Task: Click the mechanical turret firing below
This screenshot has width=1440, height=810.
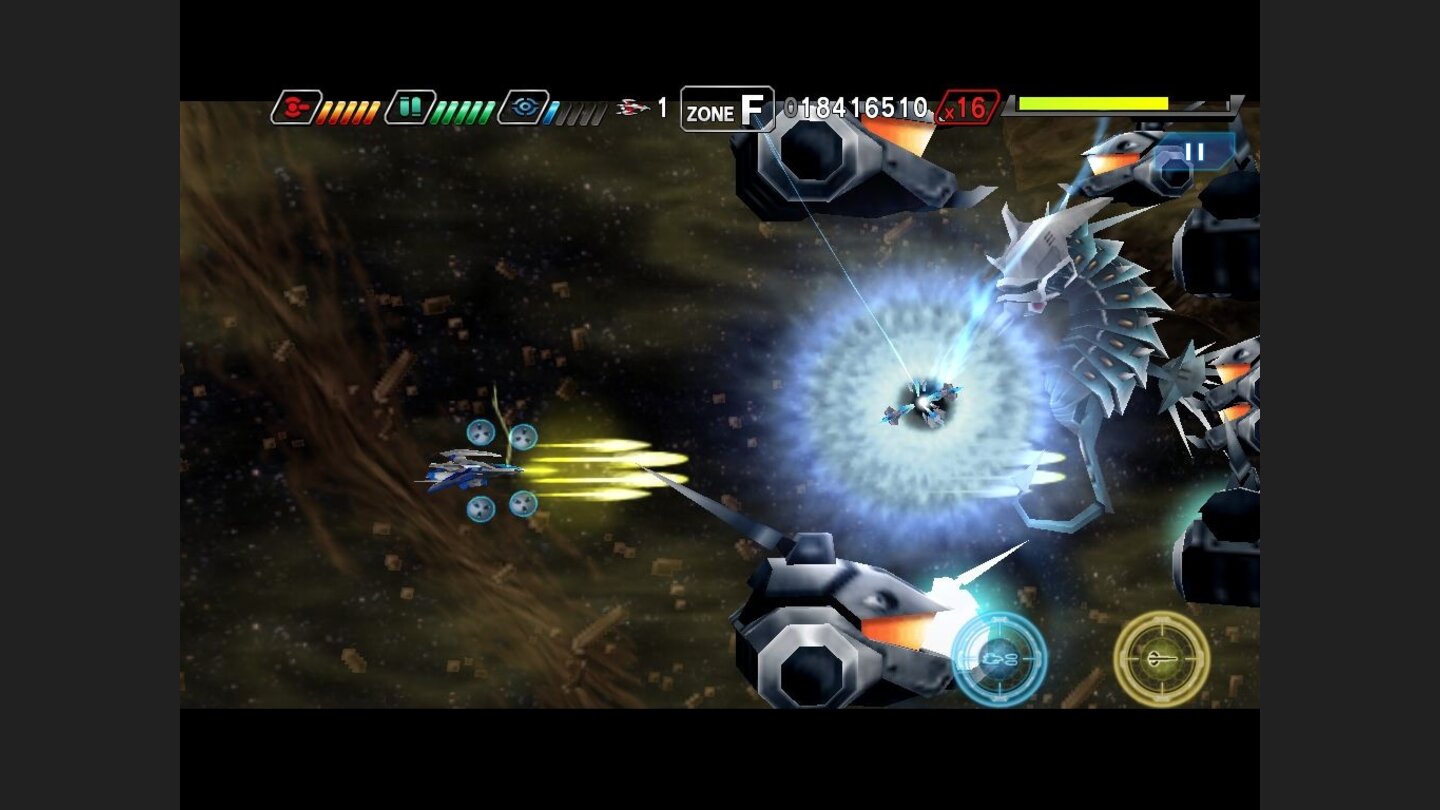Action: (850, 620)
